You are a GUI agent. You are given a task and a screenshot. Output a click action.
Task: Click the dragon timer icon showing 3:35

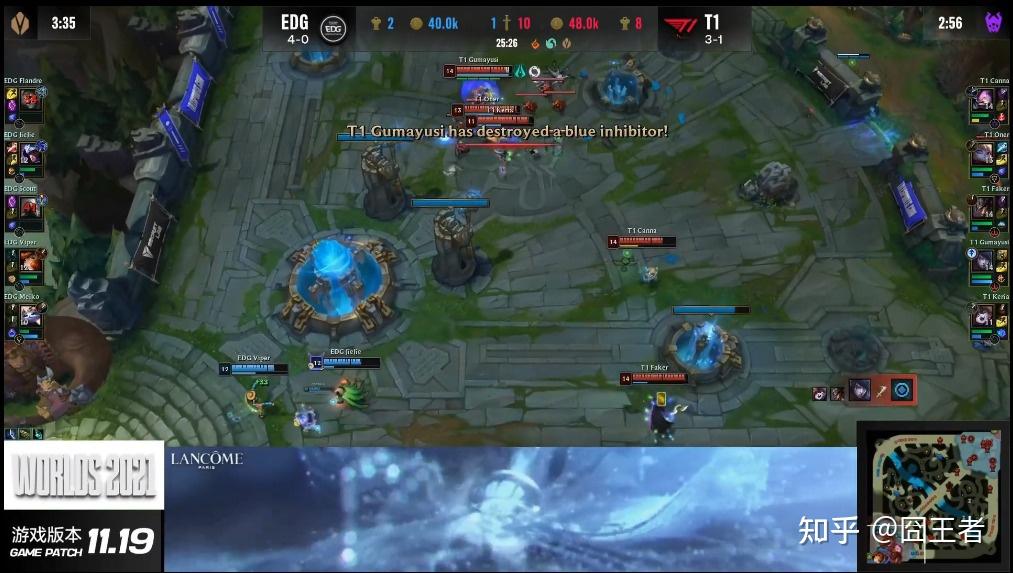(x=18, y=22)
